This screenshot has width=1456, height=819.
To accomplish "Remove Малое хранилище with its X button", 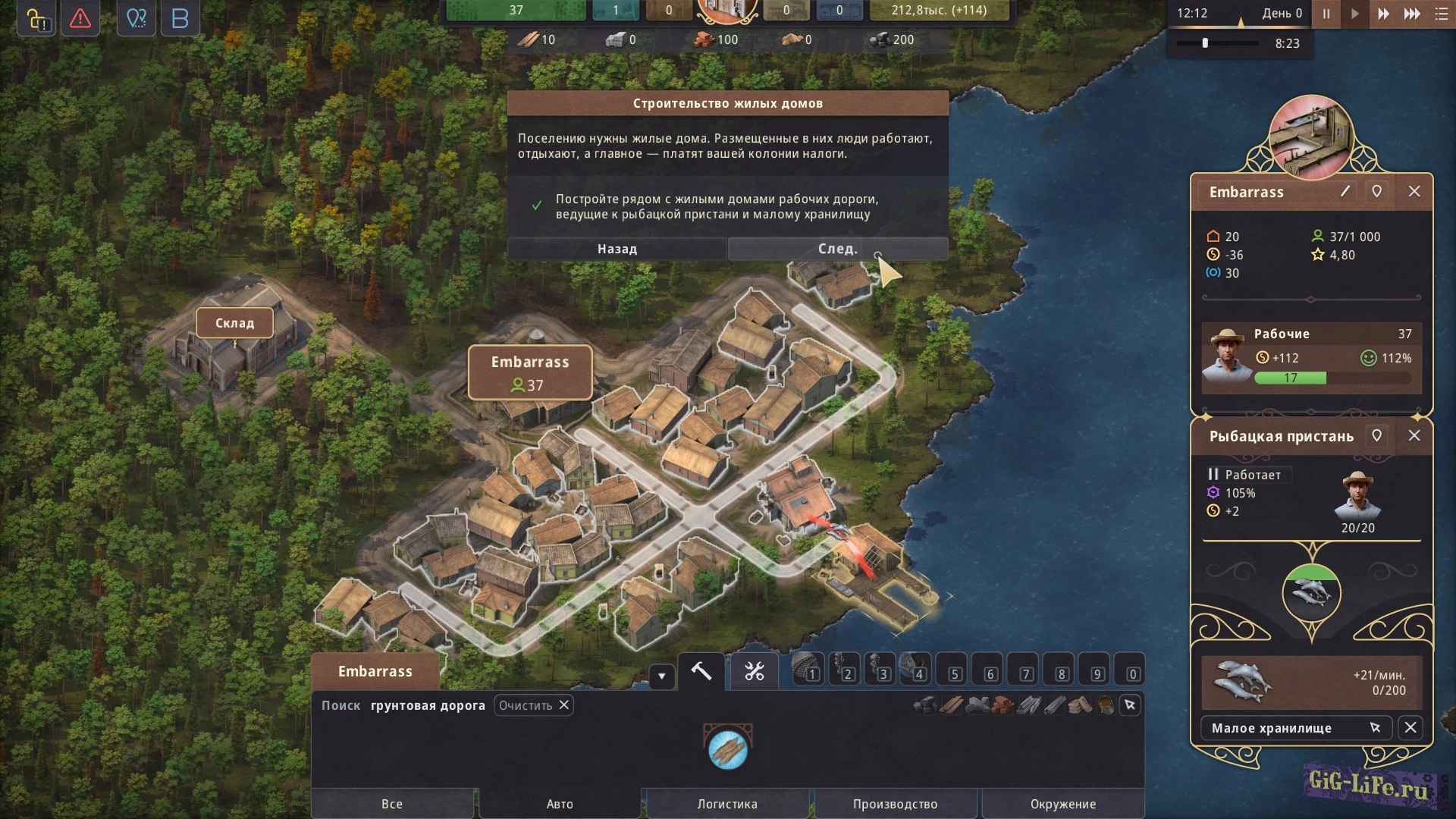I will point(1410,728).
